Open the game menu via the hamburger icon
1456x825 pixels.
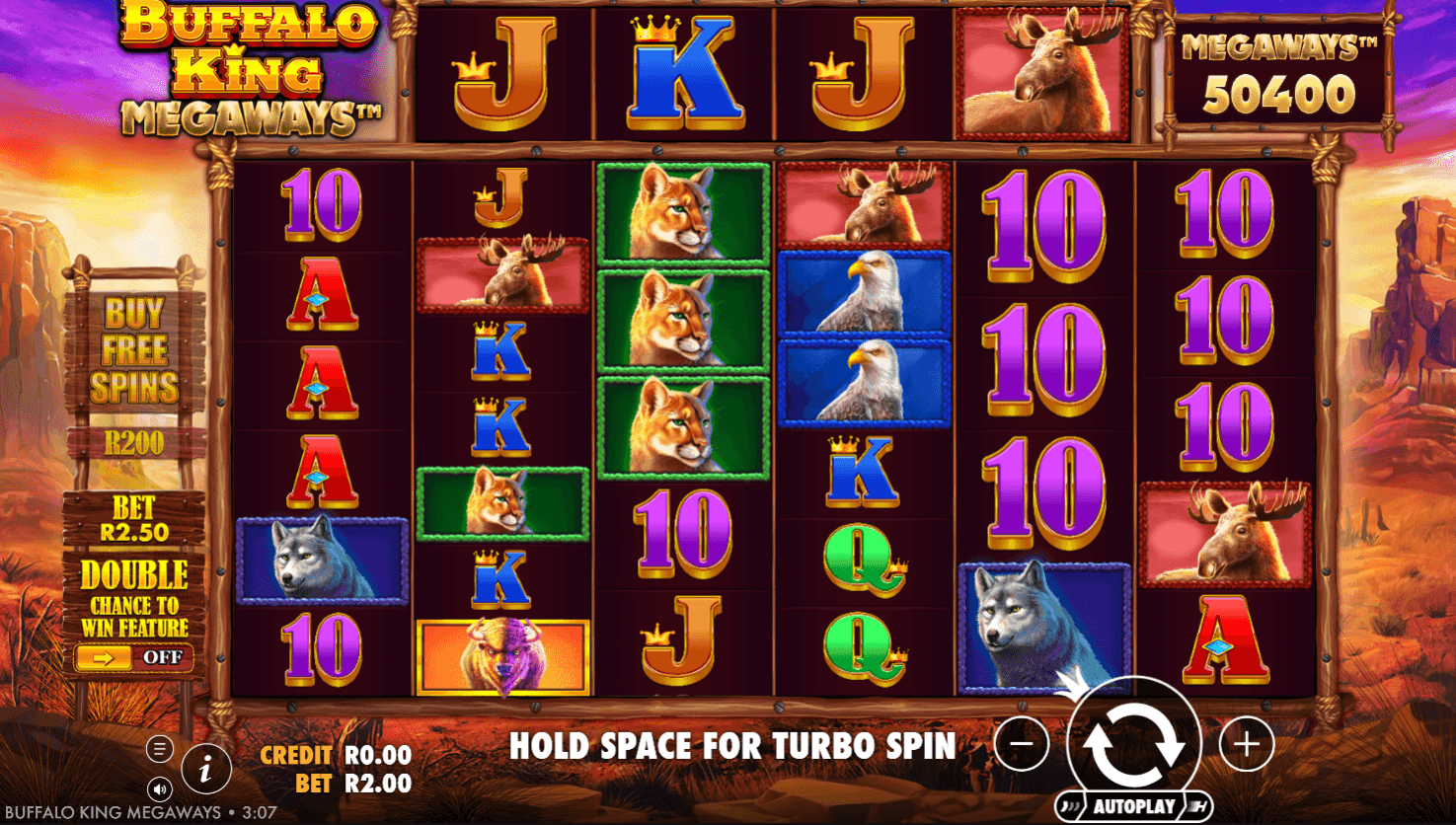point(158,748)
